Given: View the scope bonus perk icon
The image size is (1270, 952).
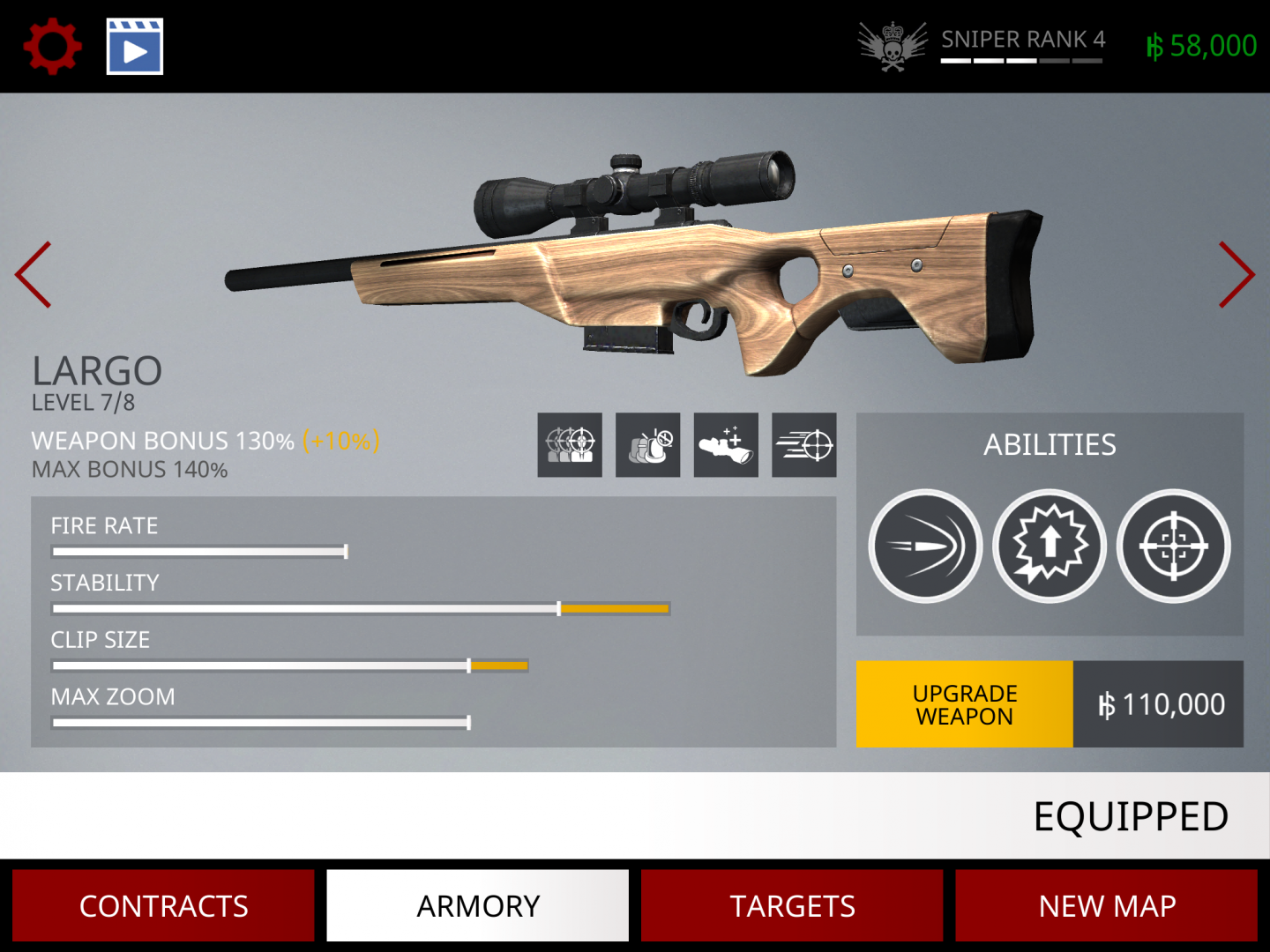Looking at the screenshot, I should (x=726, y=445).
